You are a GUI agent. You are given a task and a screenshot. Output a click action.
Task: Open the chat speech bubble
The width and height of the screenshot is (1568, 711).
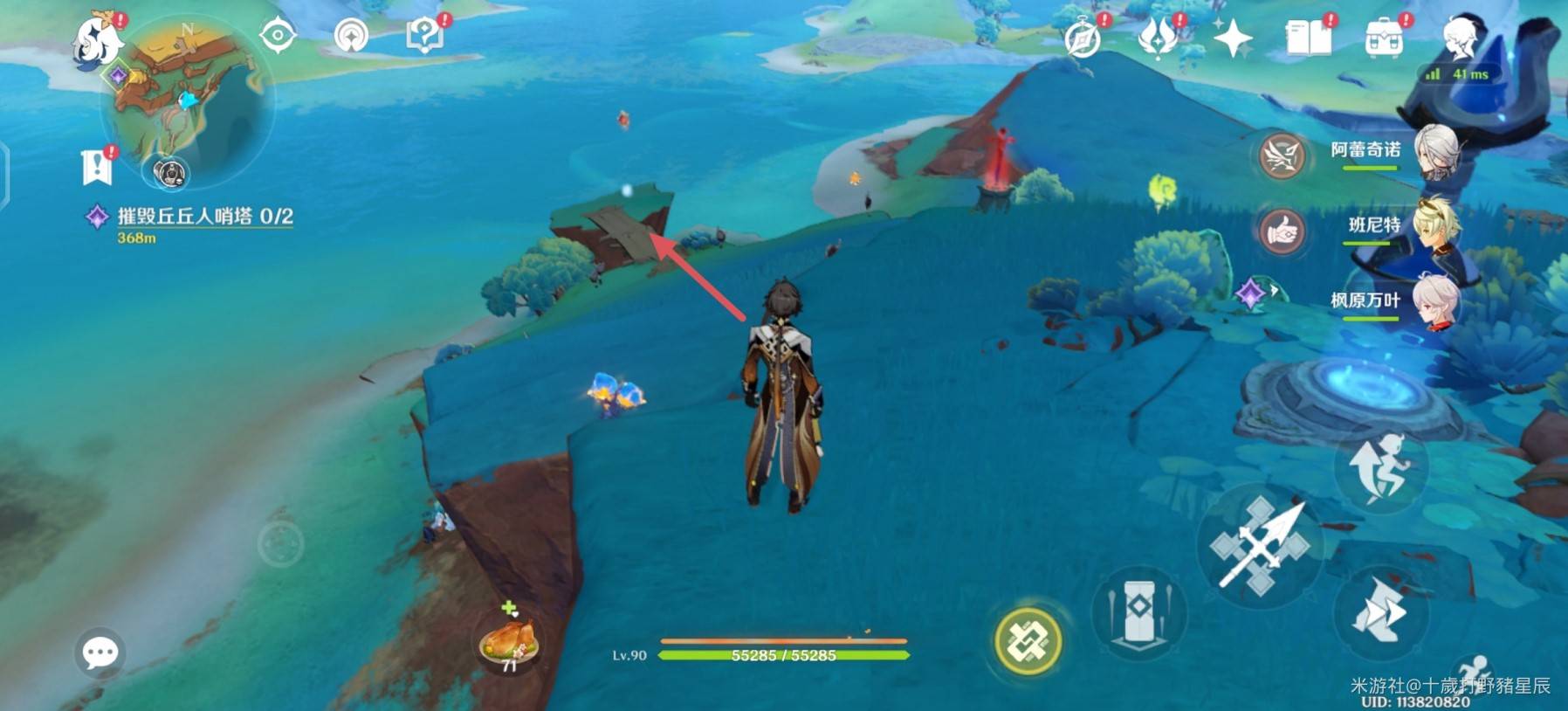point(100,652)
